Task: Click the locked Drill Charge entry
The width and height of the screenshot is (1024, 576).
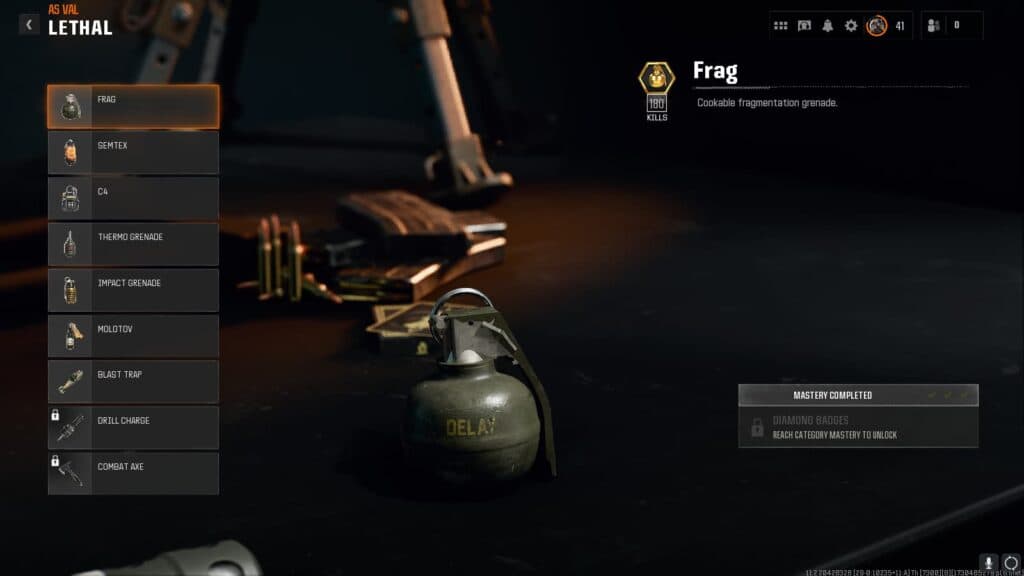Action: [133, 428]
